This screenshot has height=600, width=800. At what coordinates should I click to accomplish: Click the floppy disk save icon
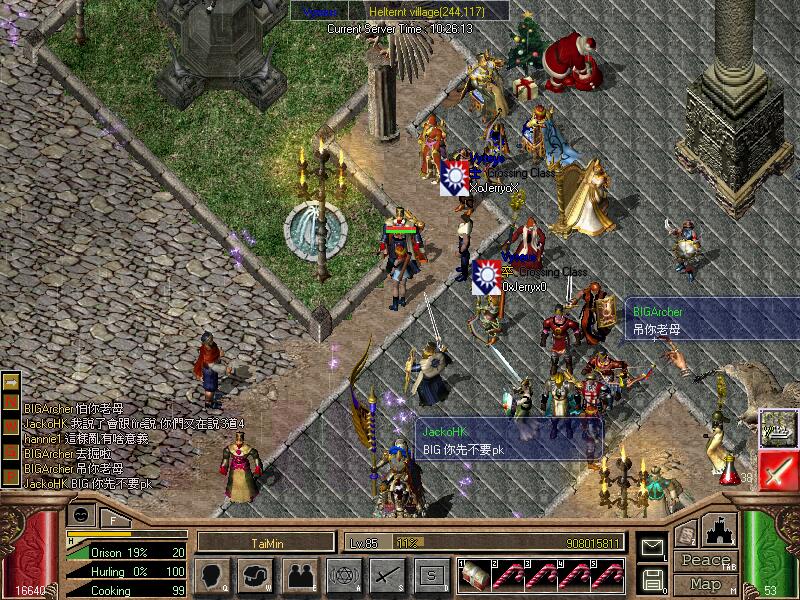(x=652, y=578)
